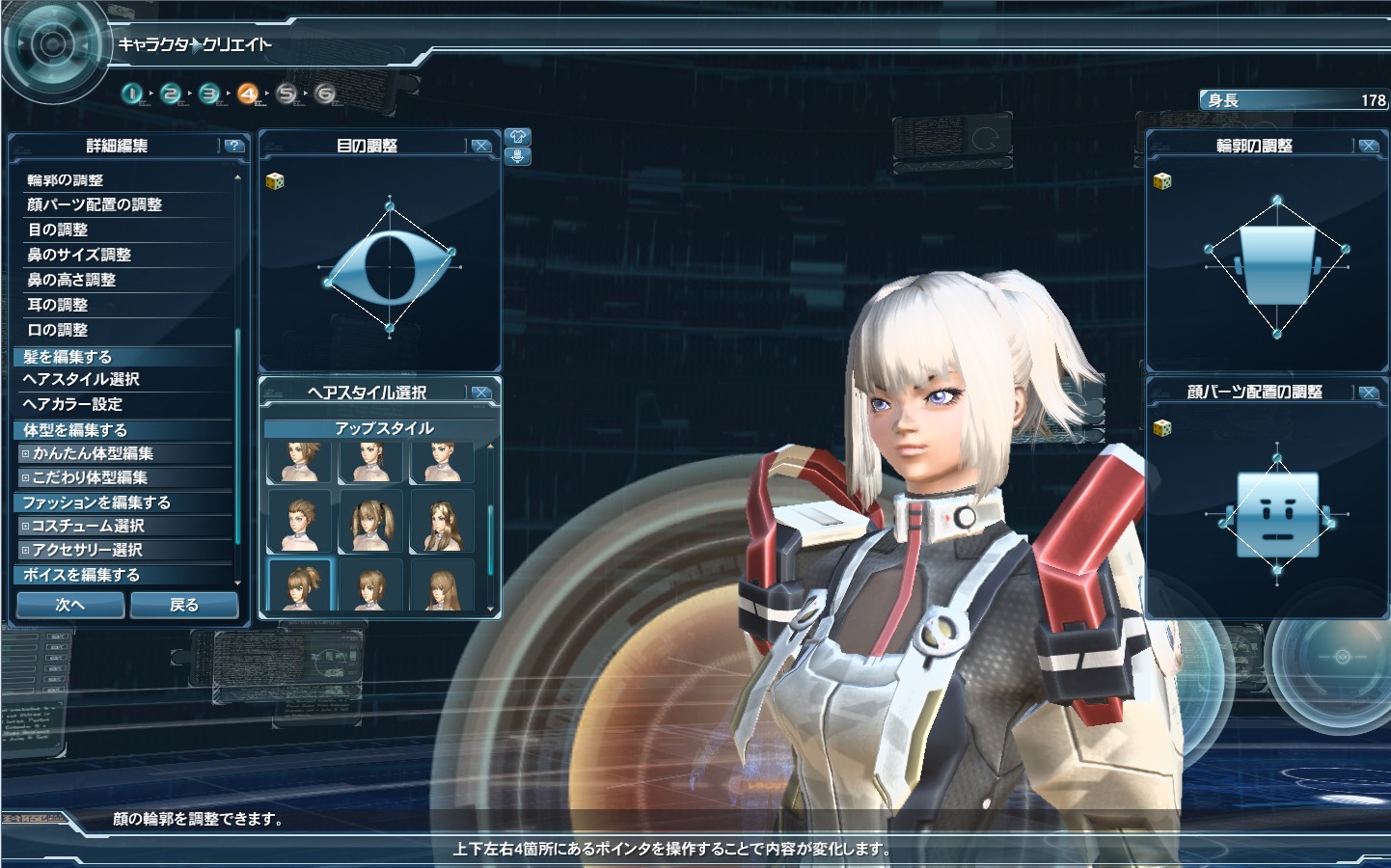Click the 次へ button
This screenshot has height=868, width=1391.
(70, 605)
